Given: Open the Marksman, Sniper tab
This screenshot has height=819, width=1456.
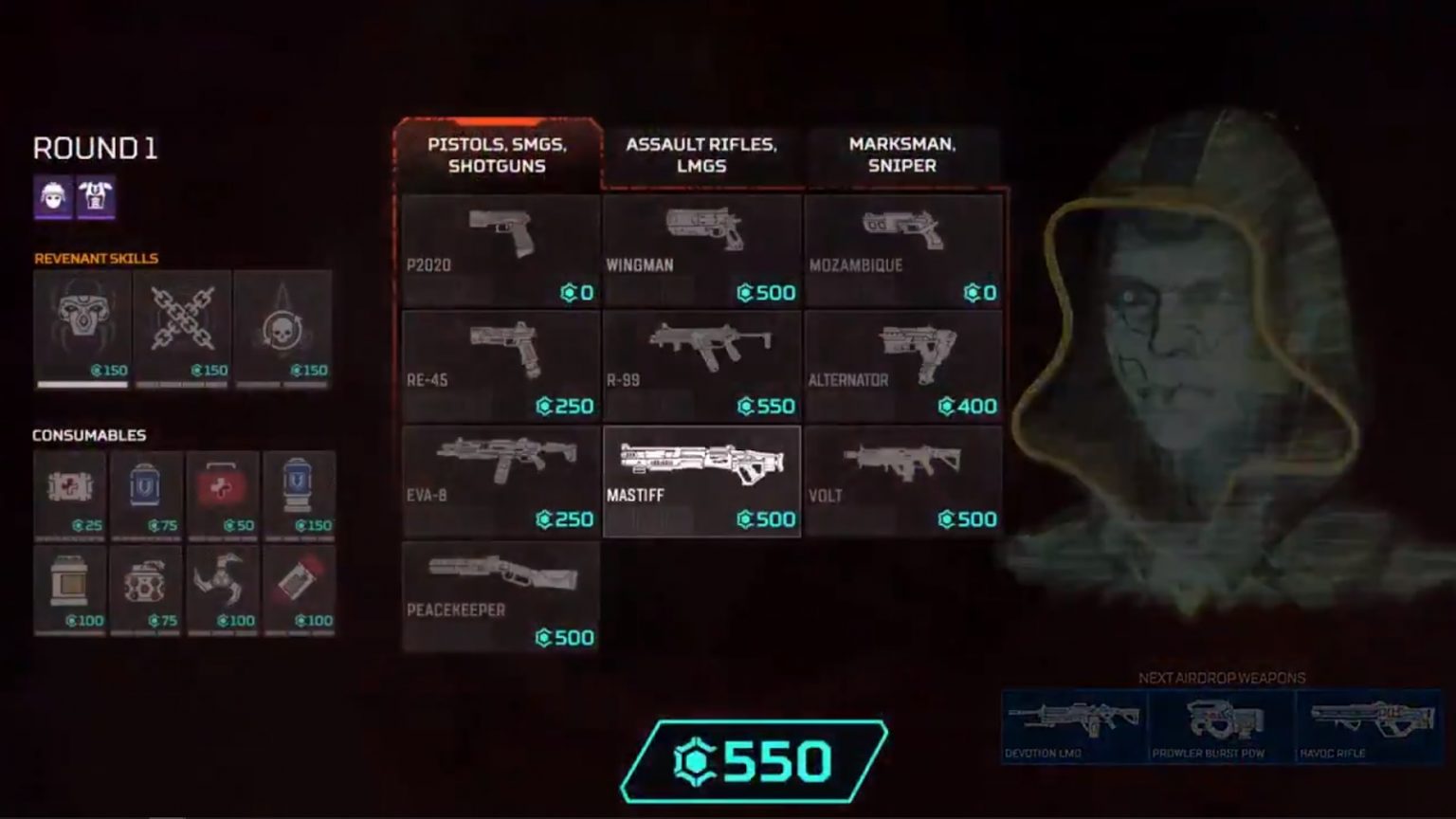Looking at the screenshot, I should point(901,155).
